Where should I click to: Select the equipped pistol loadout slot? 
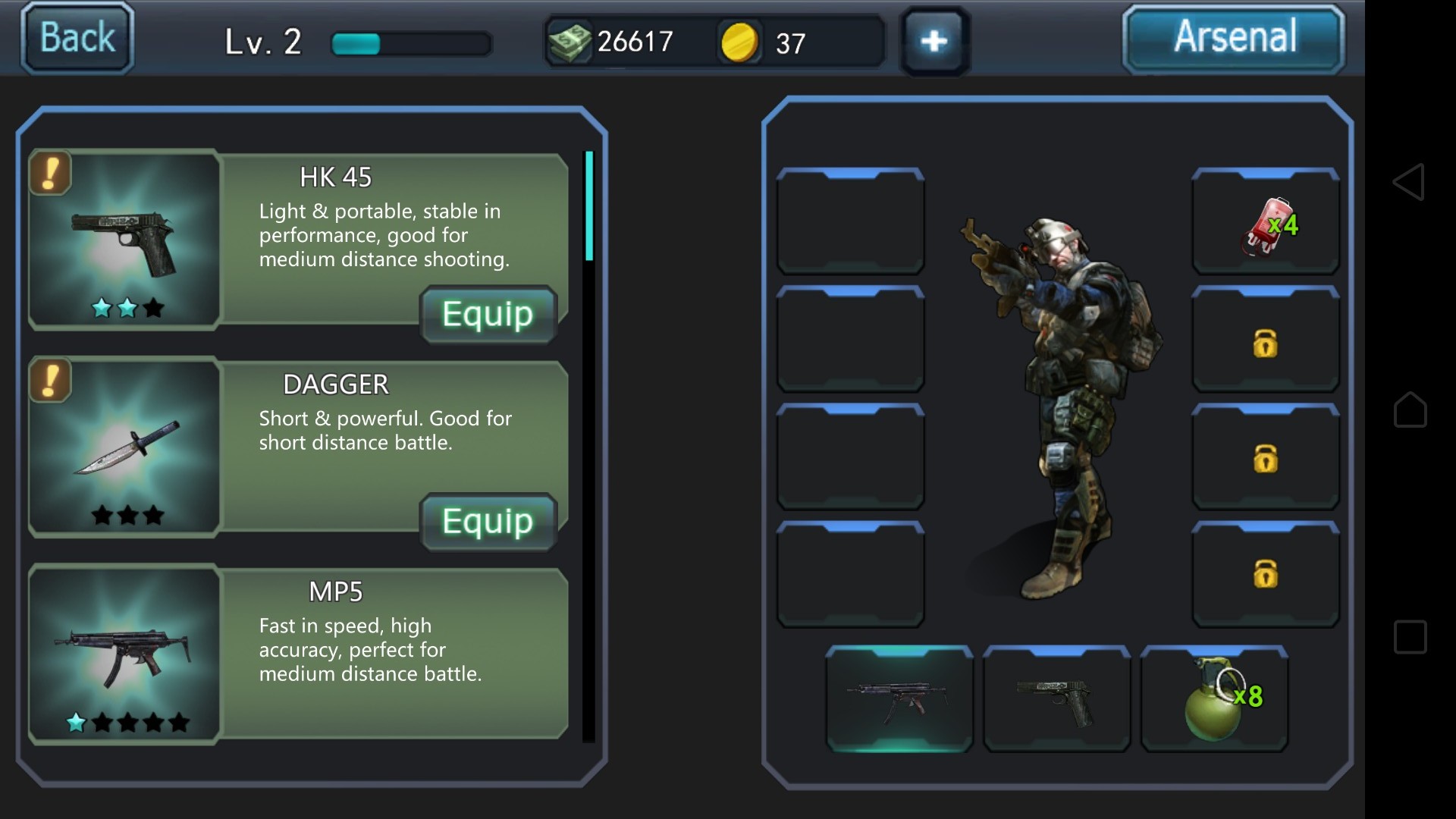click(1056, 698)
